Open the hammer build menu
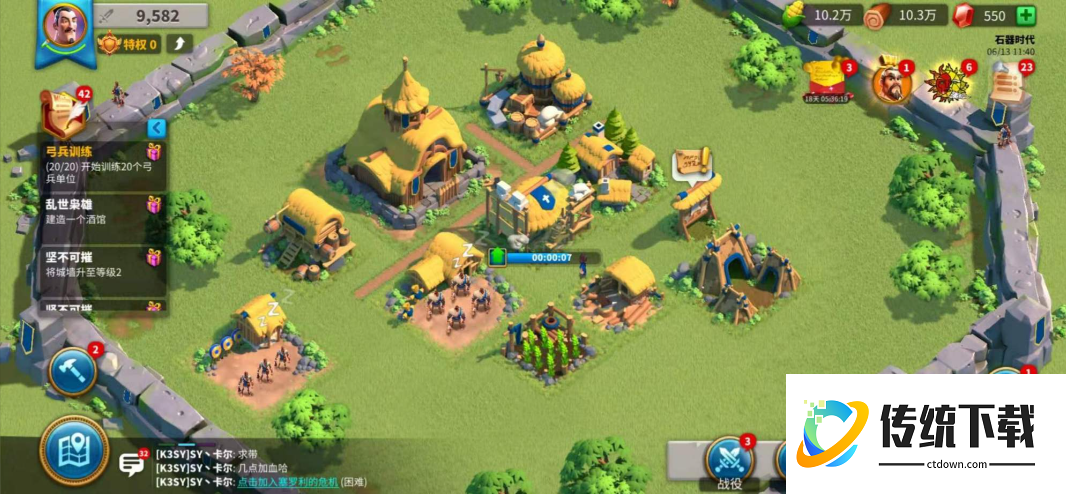 [x=72, y=370]
